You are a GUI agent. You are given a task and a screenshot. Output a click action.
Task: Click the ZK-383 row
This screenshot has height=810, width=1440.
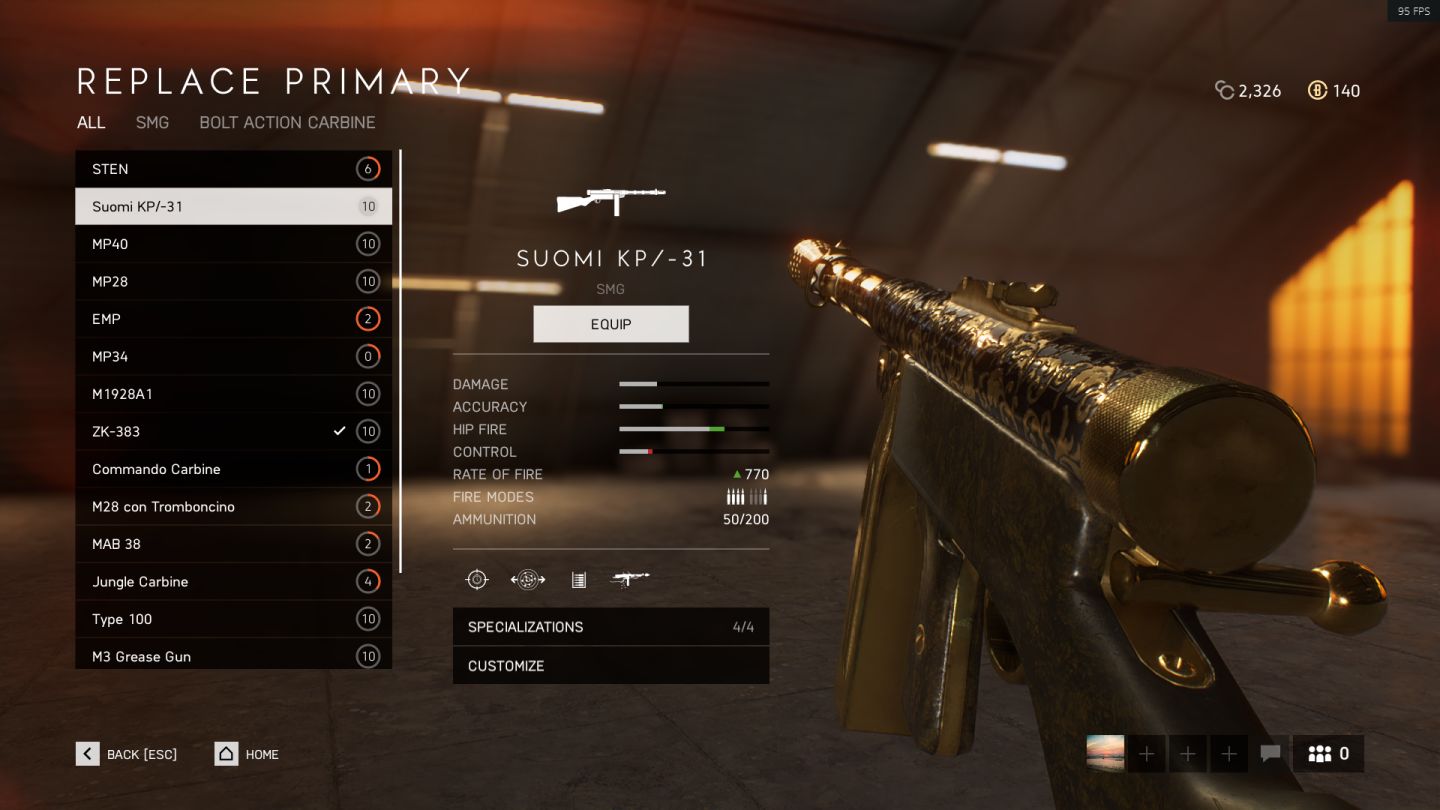click(x=233, y=431)
